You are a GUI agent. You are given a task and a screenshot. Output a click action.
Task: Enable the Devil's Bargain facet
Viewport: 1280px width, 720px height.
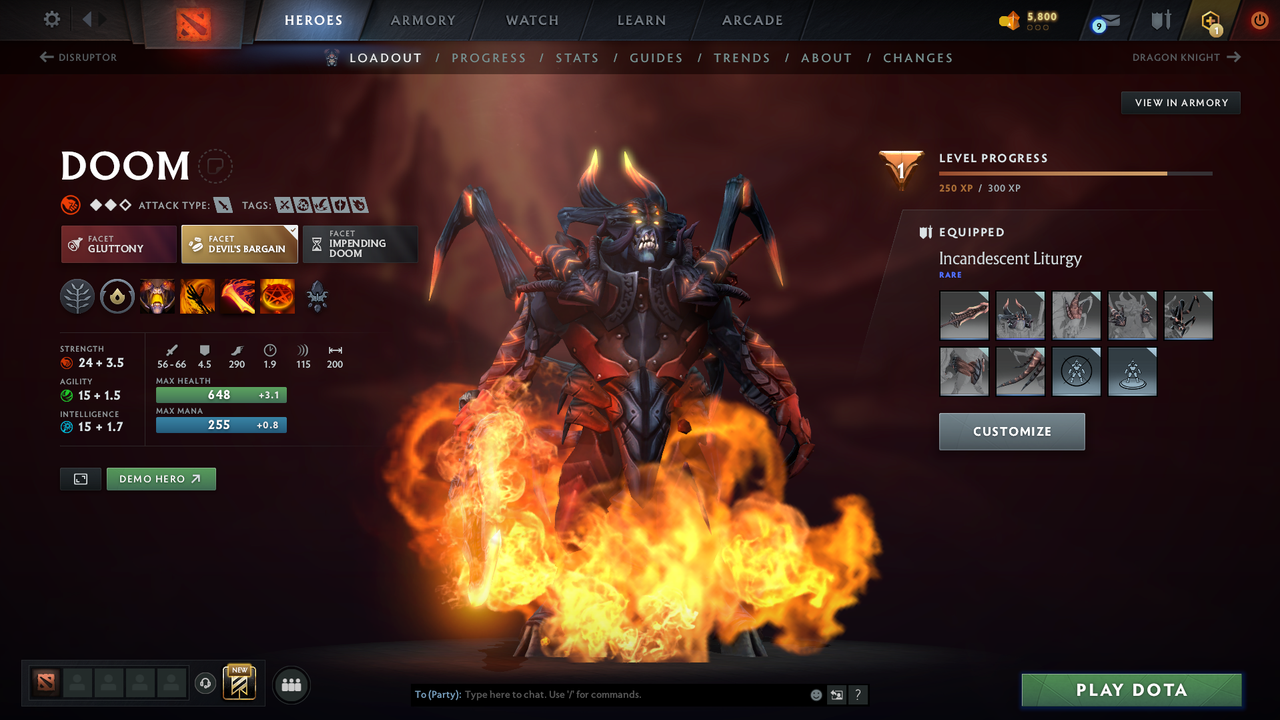point(240,244)
